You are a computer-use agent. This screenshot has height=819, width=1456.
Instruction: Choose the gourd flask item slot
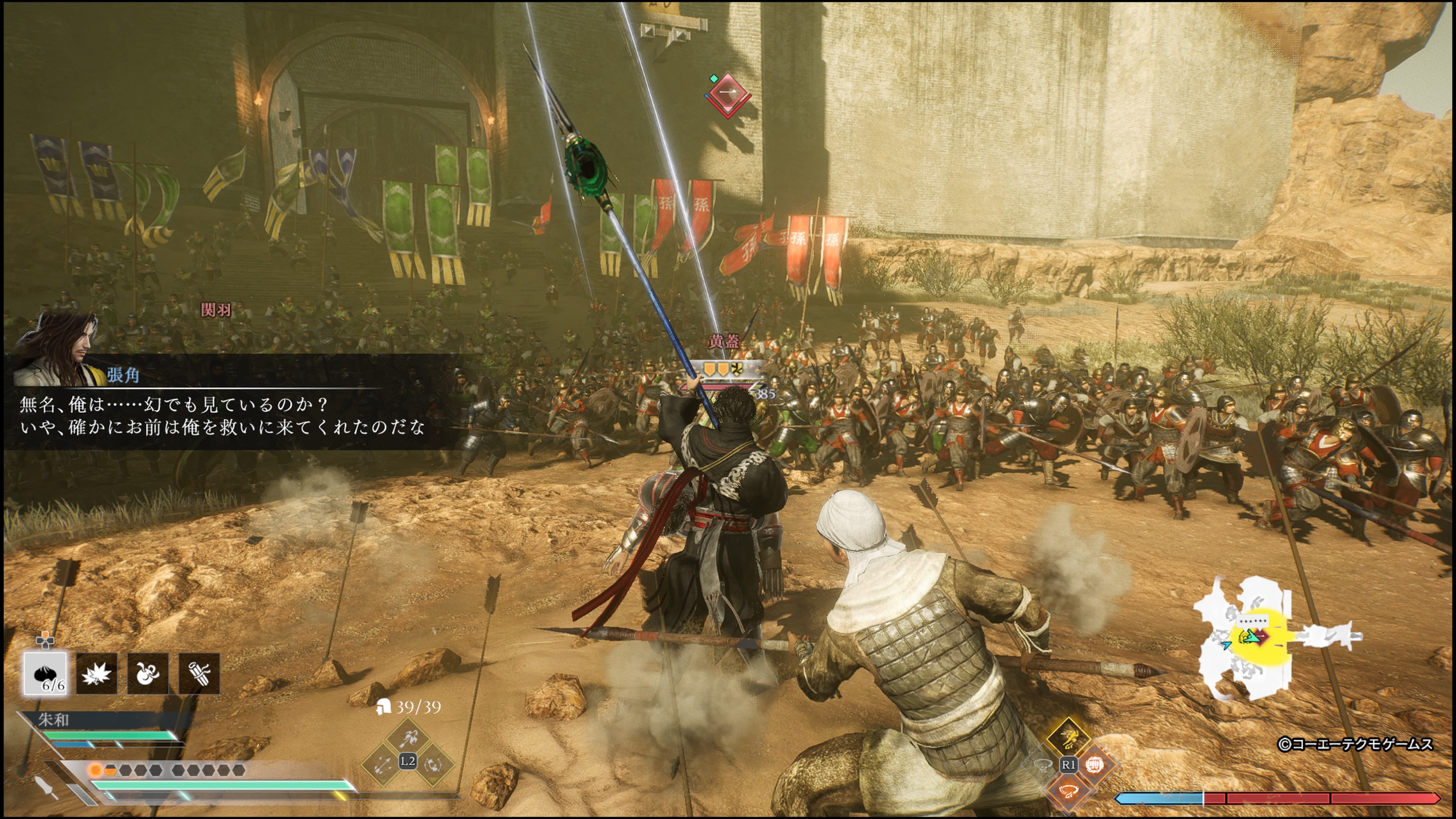147,673
